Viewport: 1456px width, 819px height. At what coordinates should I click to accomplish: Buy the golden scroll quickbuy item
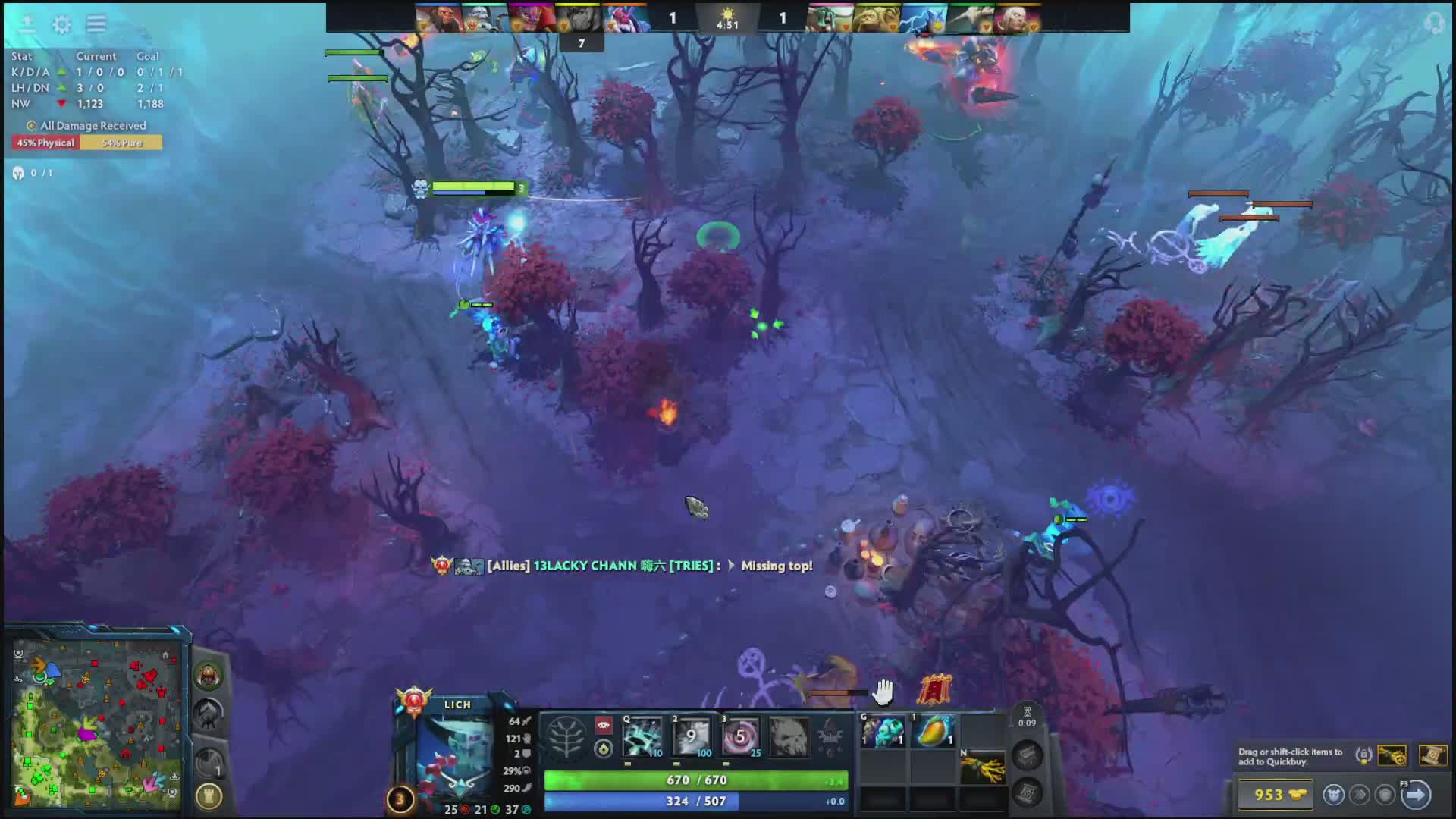click(x=1432, y=755)
